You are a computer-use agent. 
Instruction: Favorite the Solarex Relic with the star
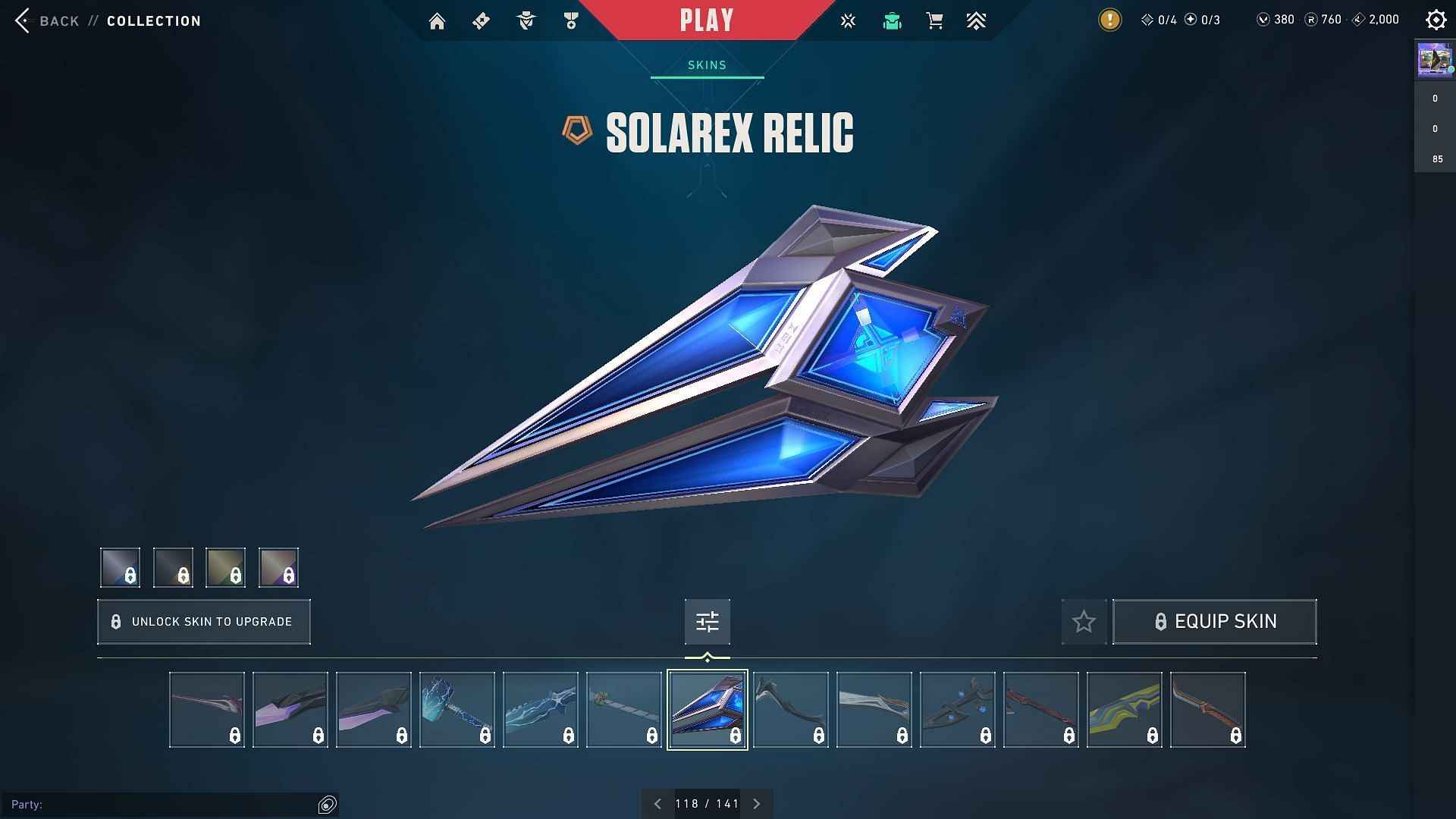point(1083,621)
